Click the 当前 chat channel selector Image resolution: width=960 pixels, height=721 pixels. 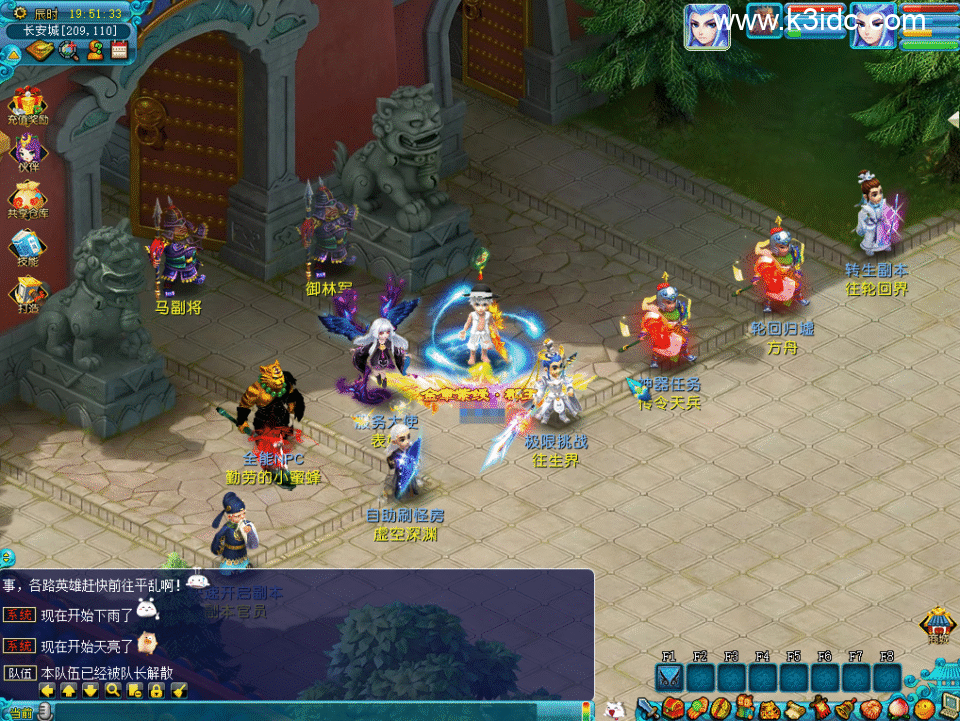click(20, 712)
